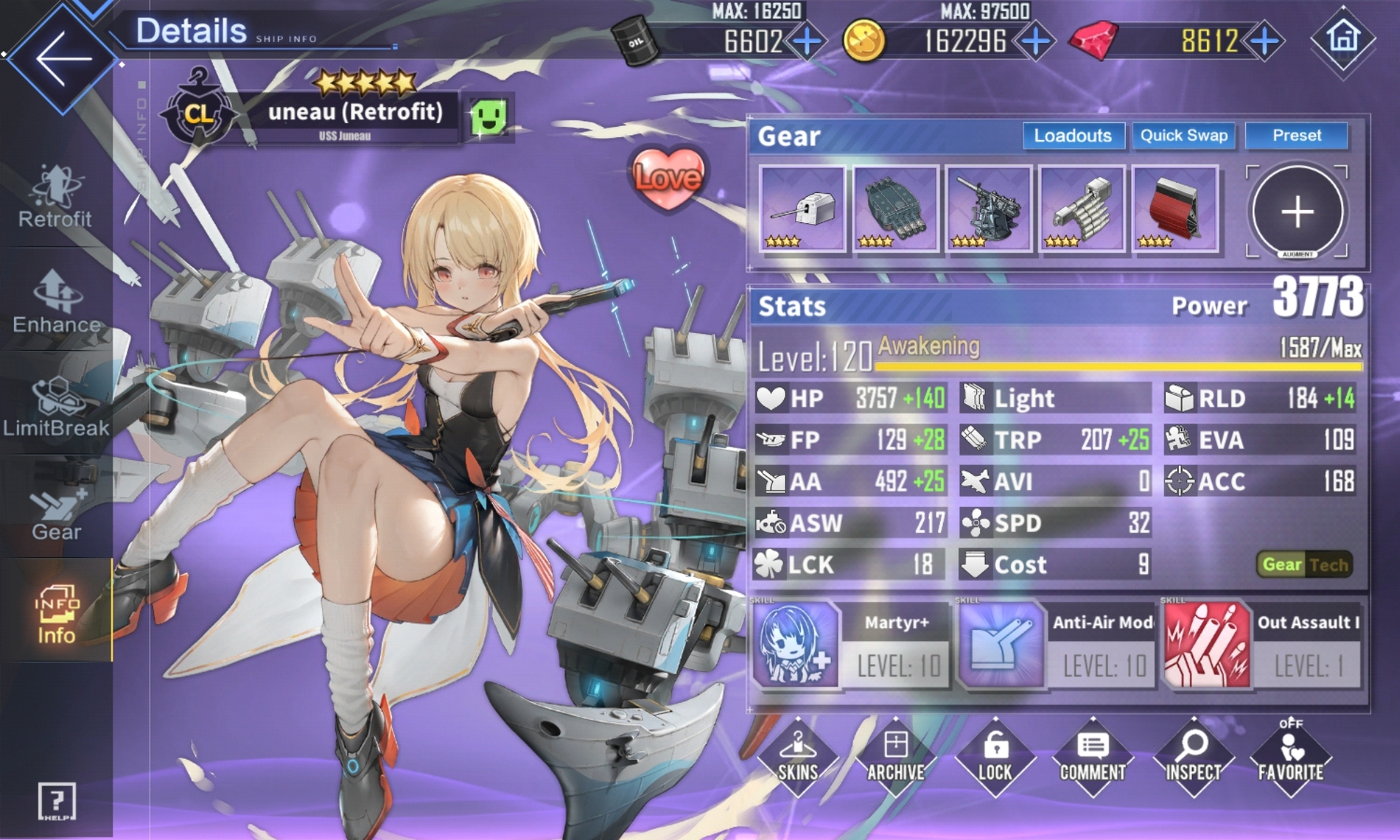This screenshot has height=840, width=1400.
Task: Go back using the arrow button
Action: [x=62, y=58]
